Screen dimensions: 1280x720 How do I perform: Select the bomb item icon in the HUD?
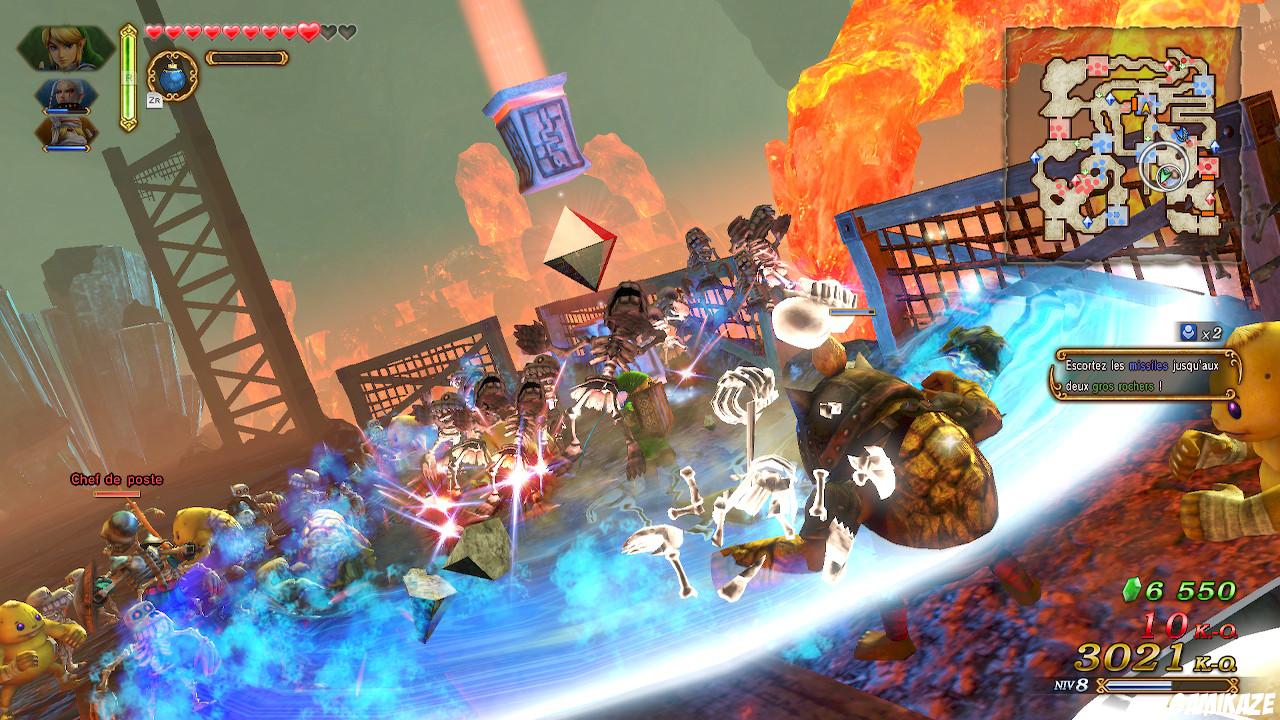(172, 79)
